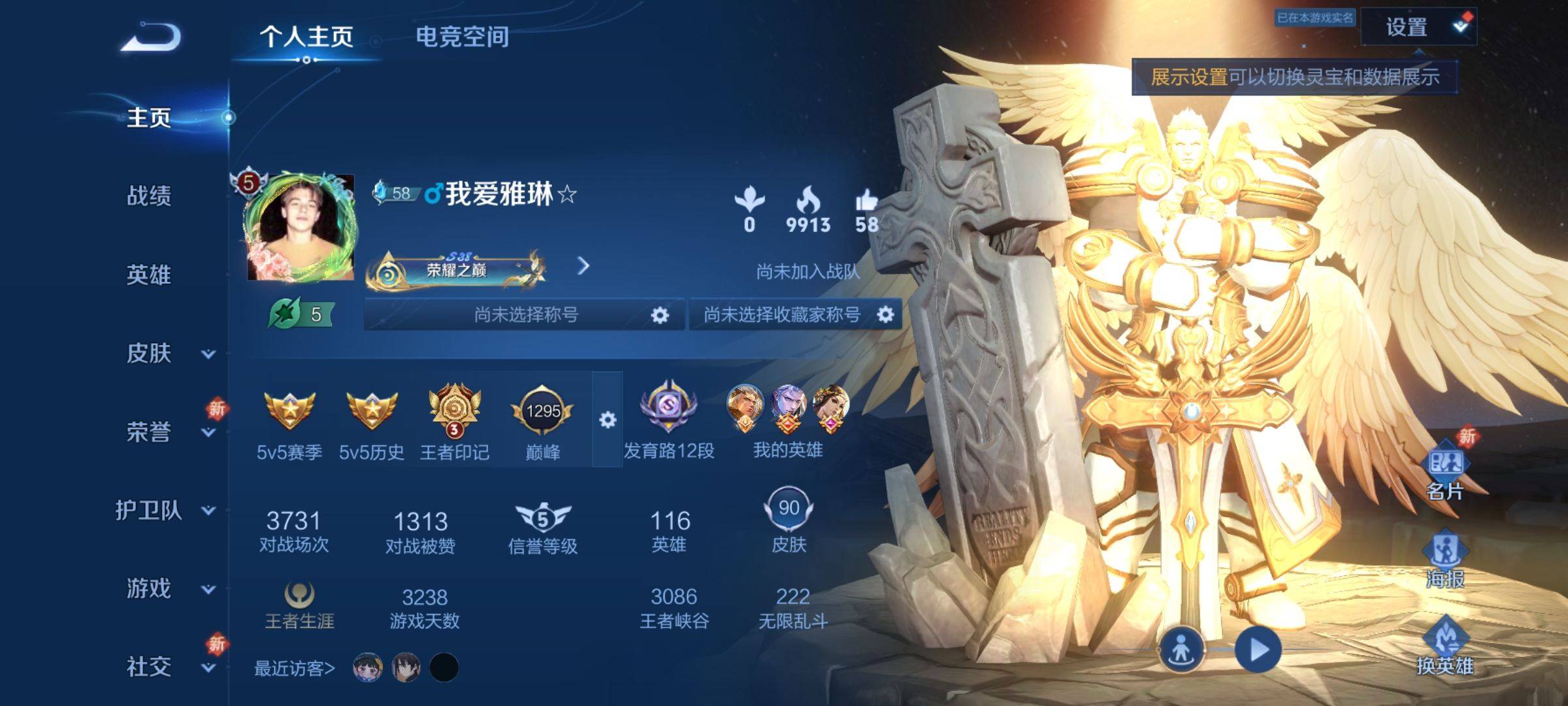Choose a title via 尚未选择称号
The width and height of the screenshot is (1568, 706).
click(x=525, y=315)
